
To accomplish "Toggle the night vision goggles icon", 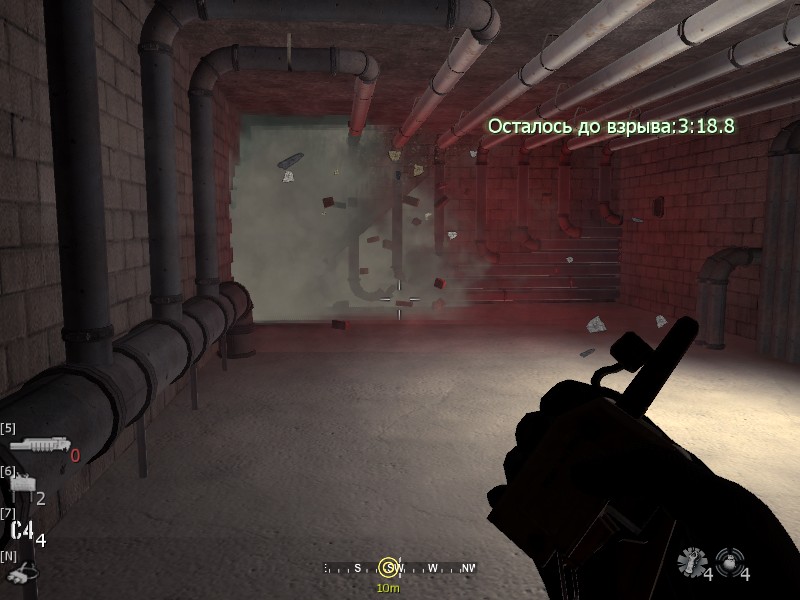I will point(18,574).
